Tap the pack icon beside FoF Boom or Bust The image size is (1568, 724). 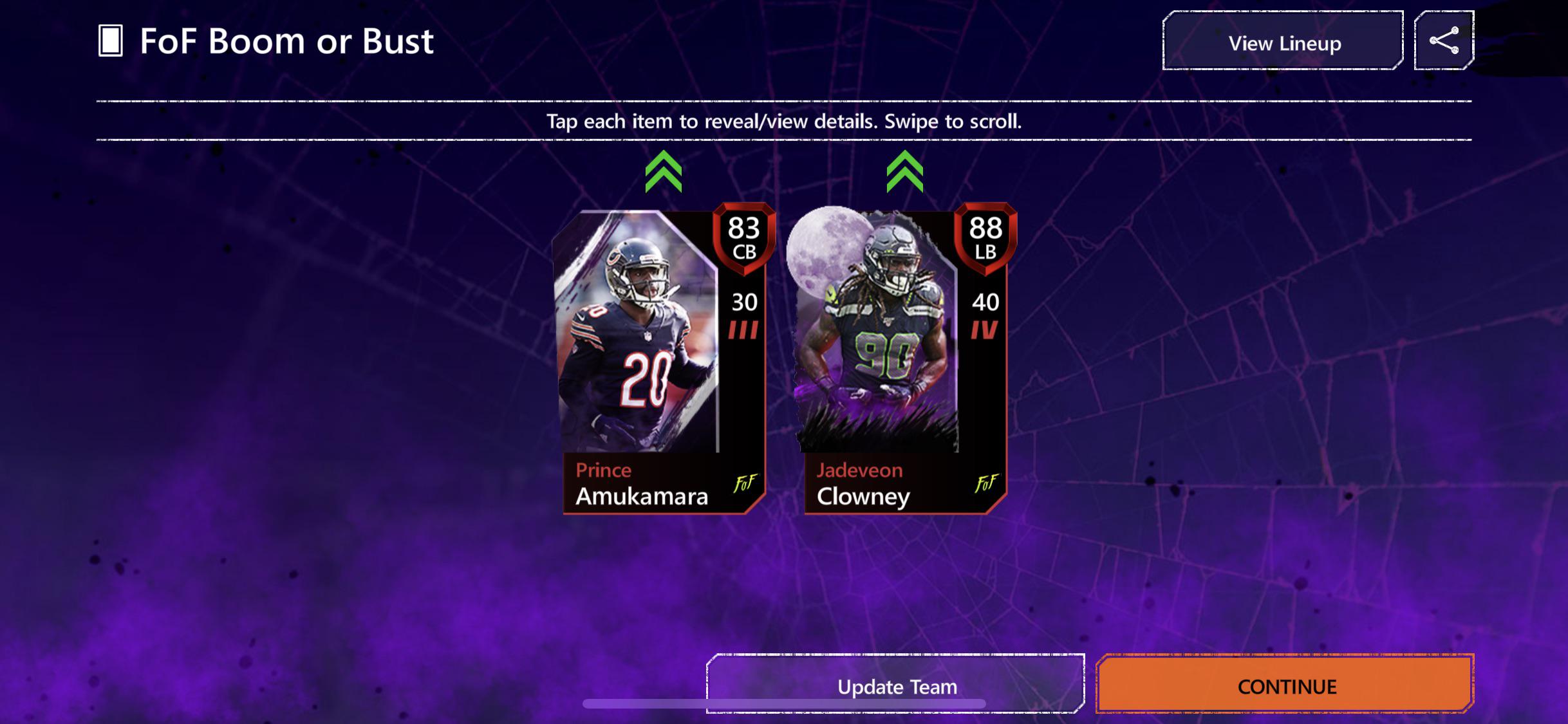pyautogui.click(x=109, y=41)
